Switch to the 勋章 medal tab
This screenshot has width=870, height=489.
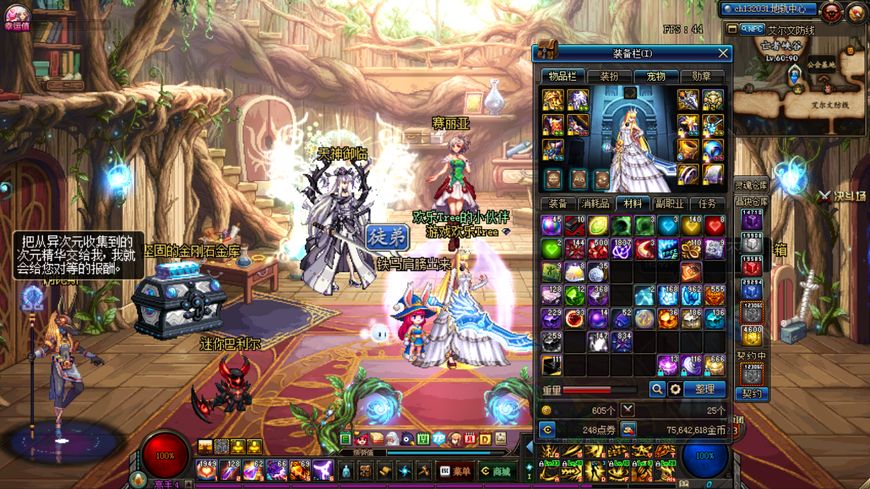(x=702, y=76)
